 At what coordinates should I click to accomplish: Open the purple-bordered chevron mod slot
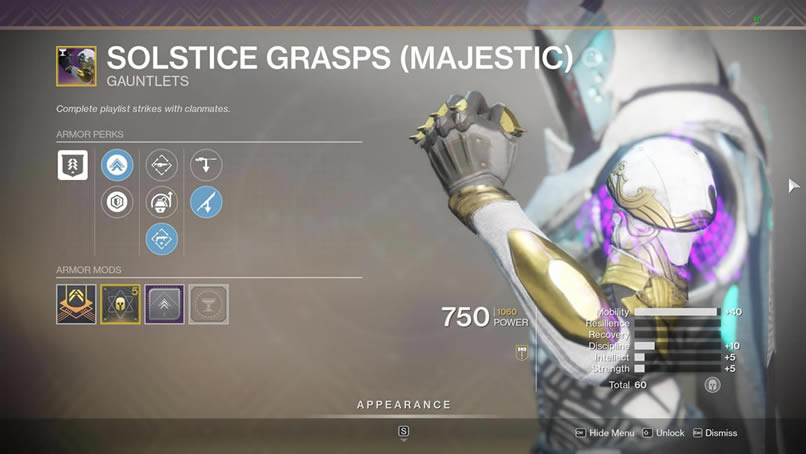point(164,304)
